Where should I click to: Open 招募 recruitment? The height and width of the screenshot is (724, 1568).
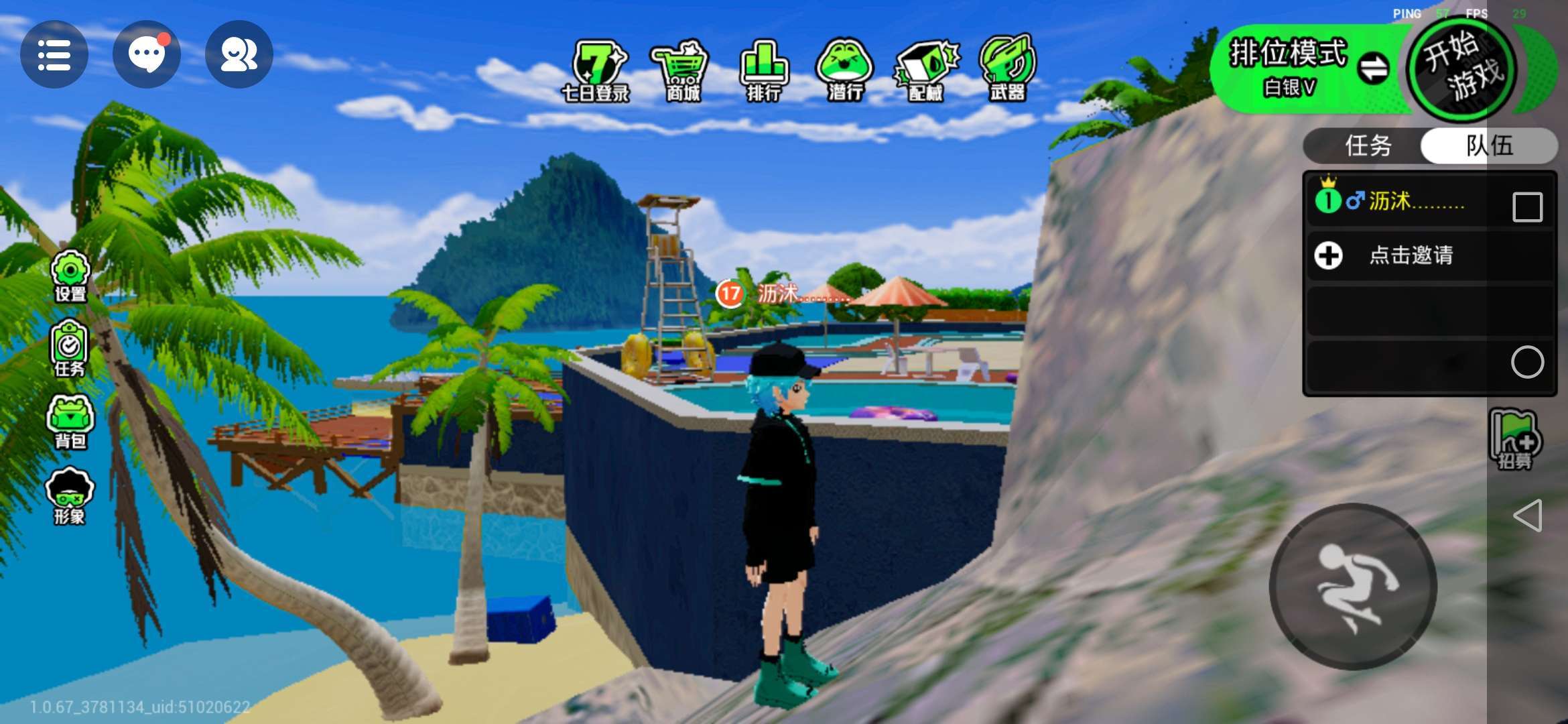[x=1514, y=440]
